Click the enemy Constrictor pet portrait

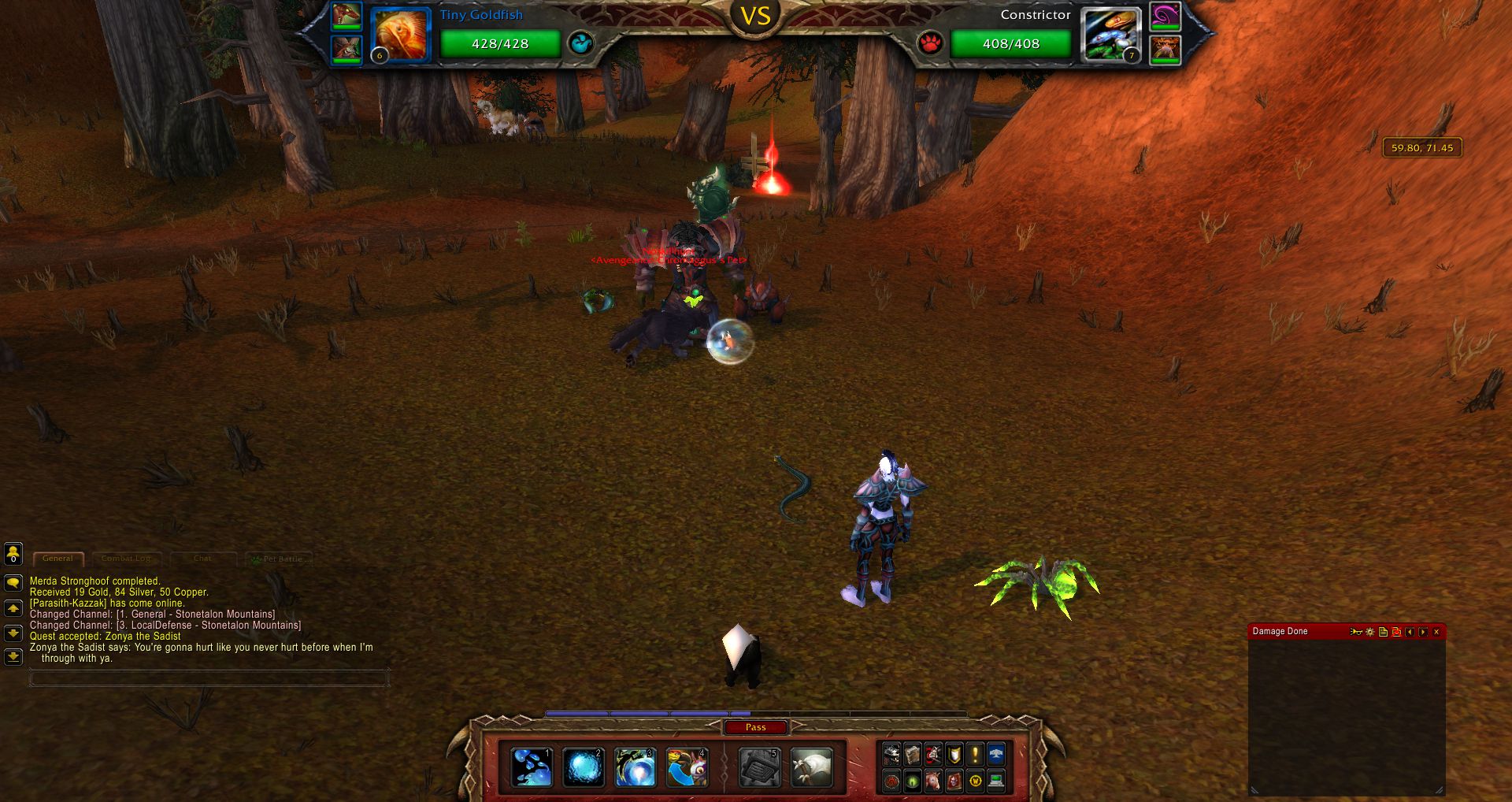[1111, 35]
